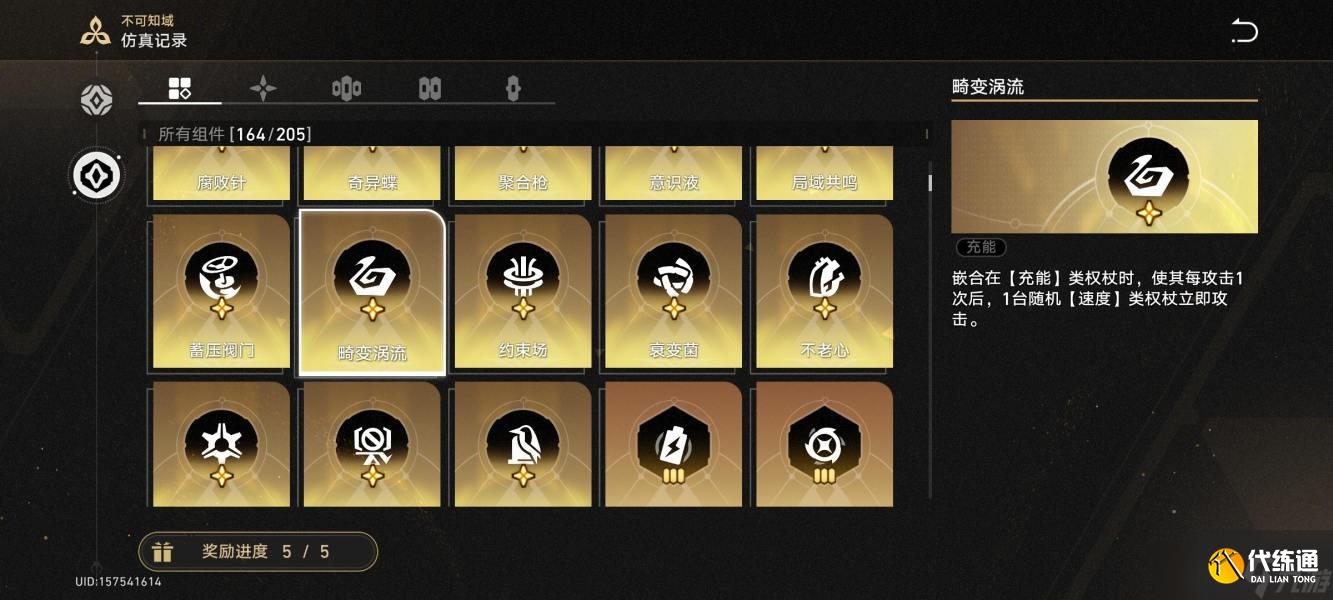The image size is (1333, 600).
Task: Select the bird icon component card
Action: pos(523,443)
